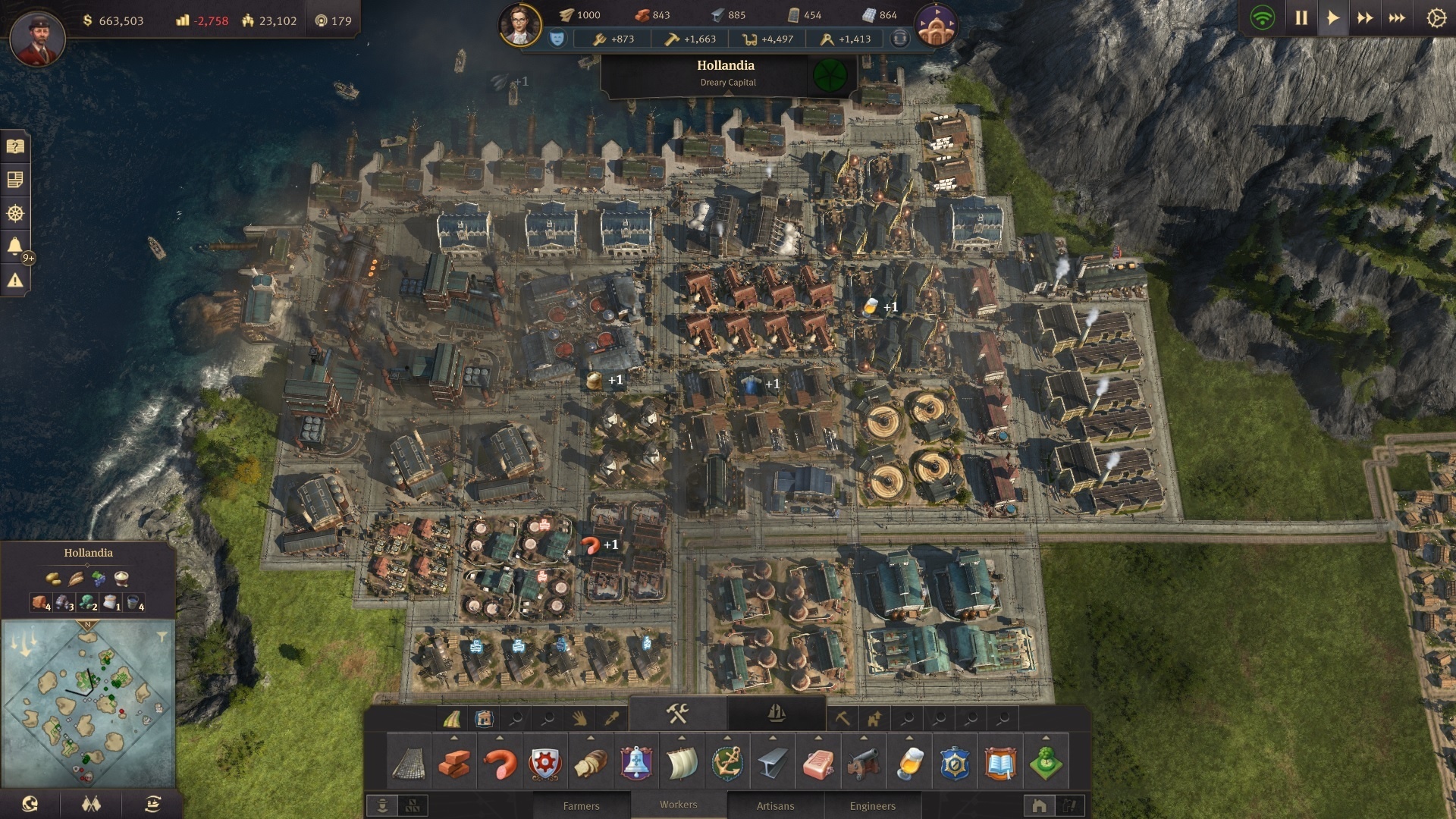The height and width of the screenshot is (819, 1456).
Task: Select the beer production icon
Action: point(909,764)
